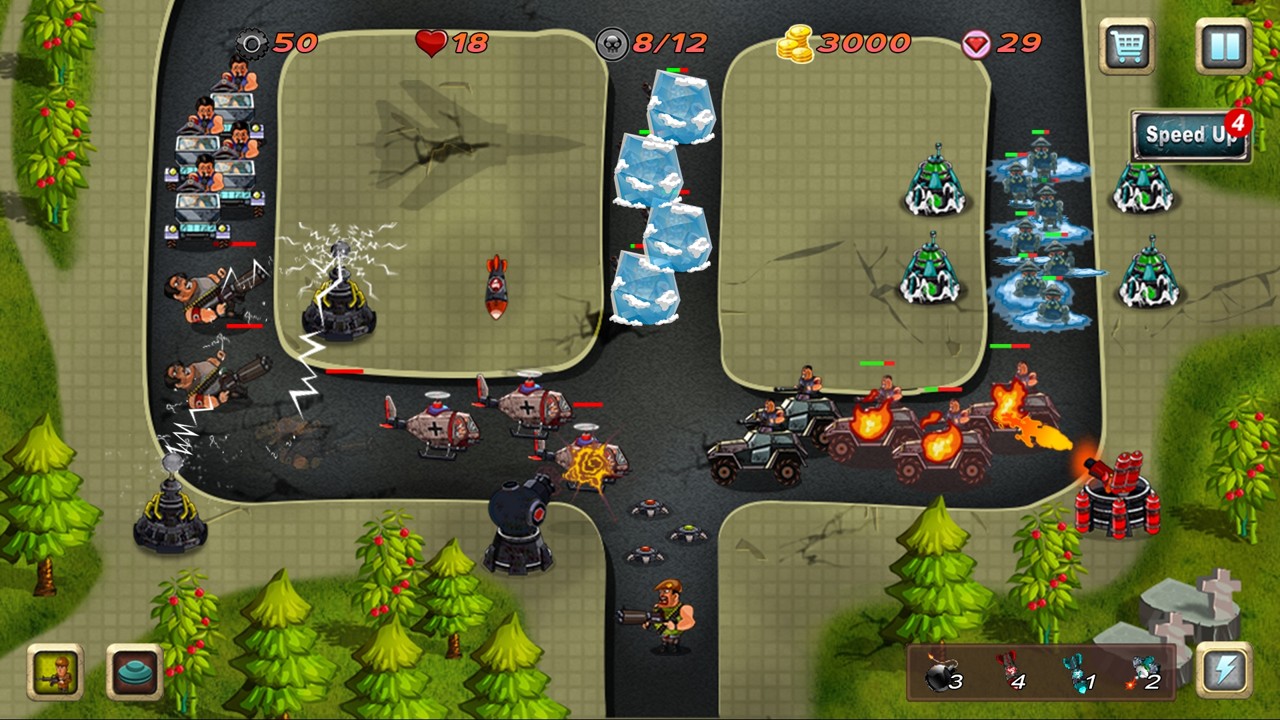Click the gold coins icon
Screen dimensions: 1280x720
pos(795,43)
